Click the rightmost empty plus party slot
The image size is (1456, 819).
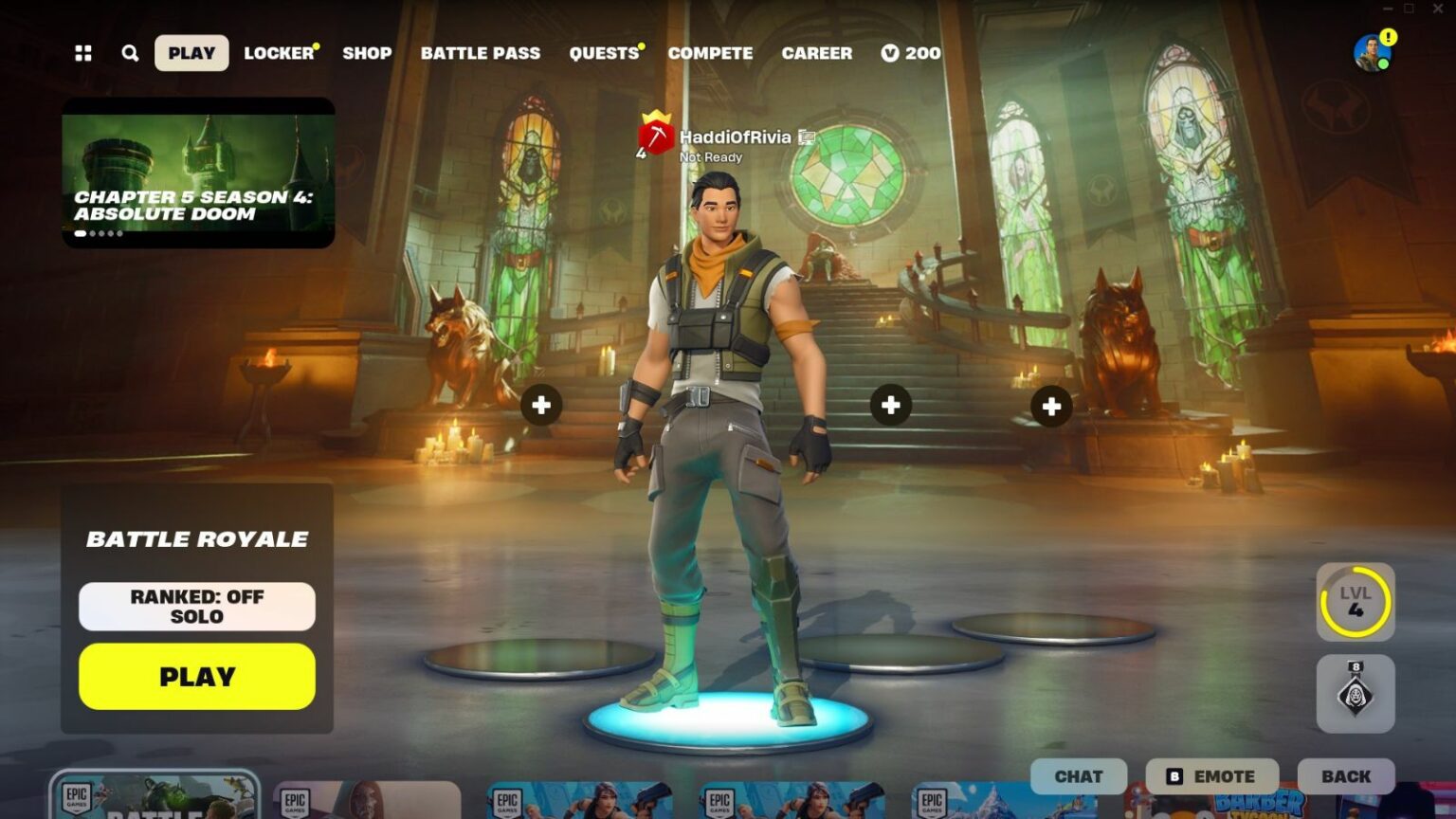[1050, 406]
